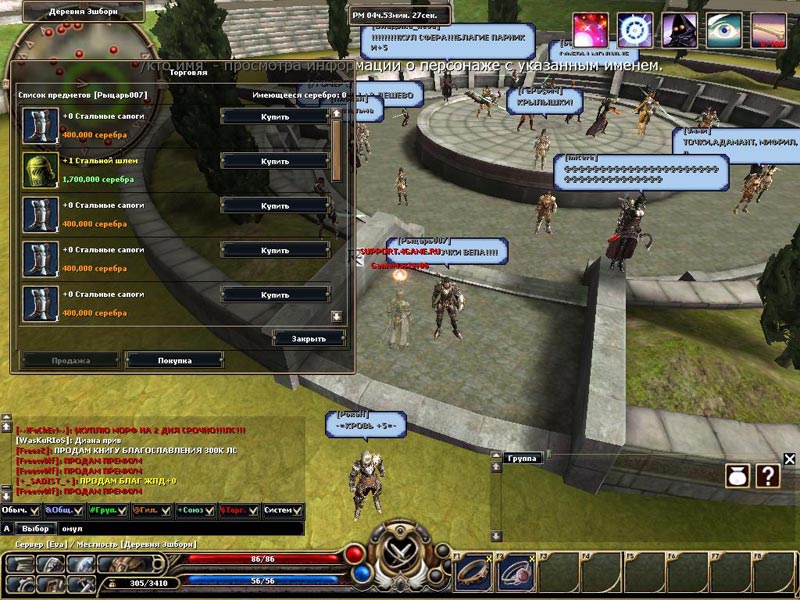Viewport: 800px width, 600px height.
Task: Toggle the Союз alliance chat filter
Action: pyautogui.click(x=208, y=510)
